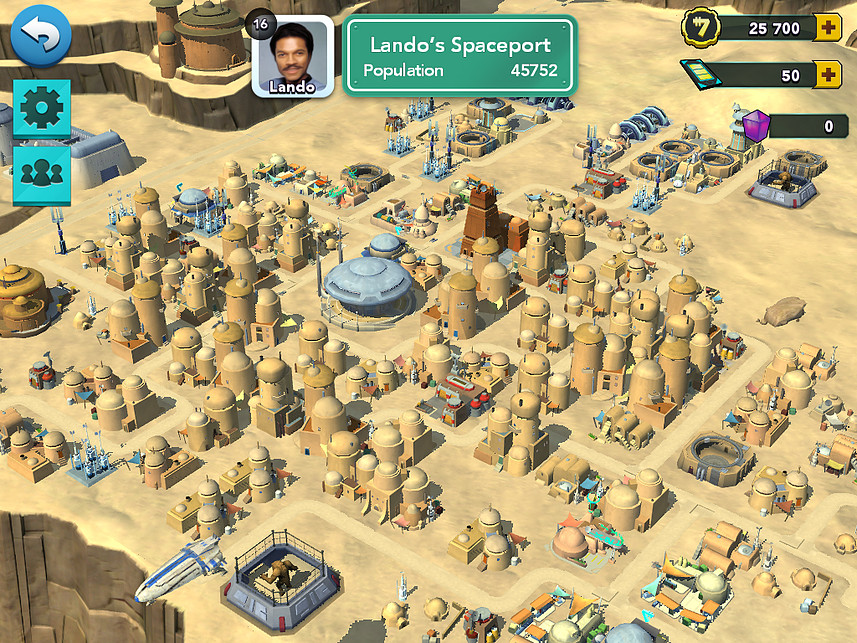Image resolution: width=857 pixels, height=643 pixels.
Task: Tap the purple gem counter
Action: coord(795,126)
